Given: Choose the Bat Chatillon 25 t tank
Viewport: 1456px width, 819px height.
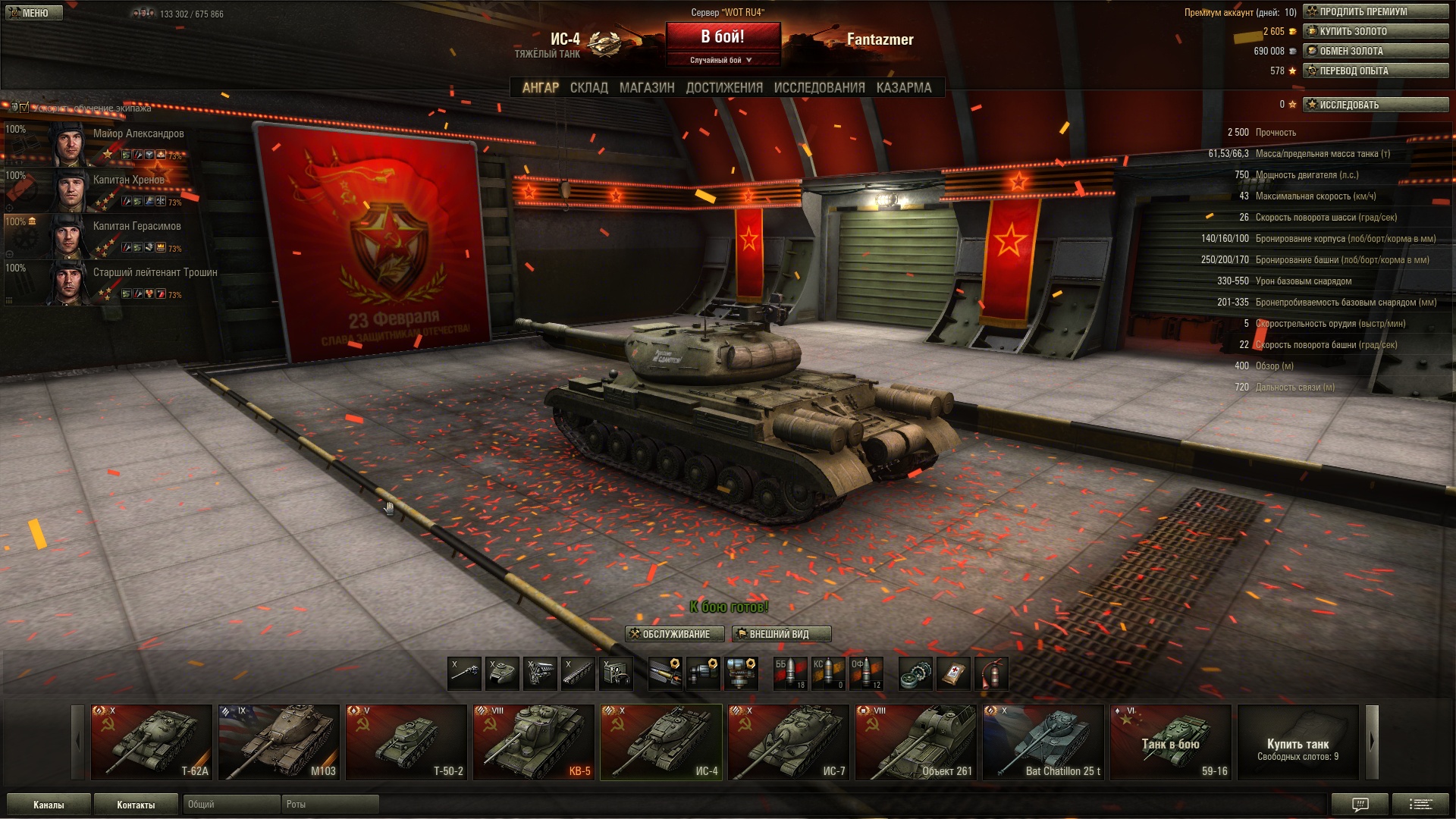Looking at the screenshot, I should (x=1043, y=742).
